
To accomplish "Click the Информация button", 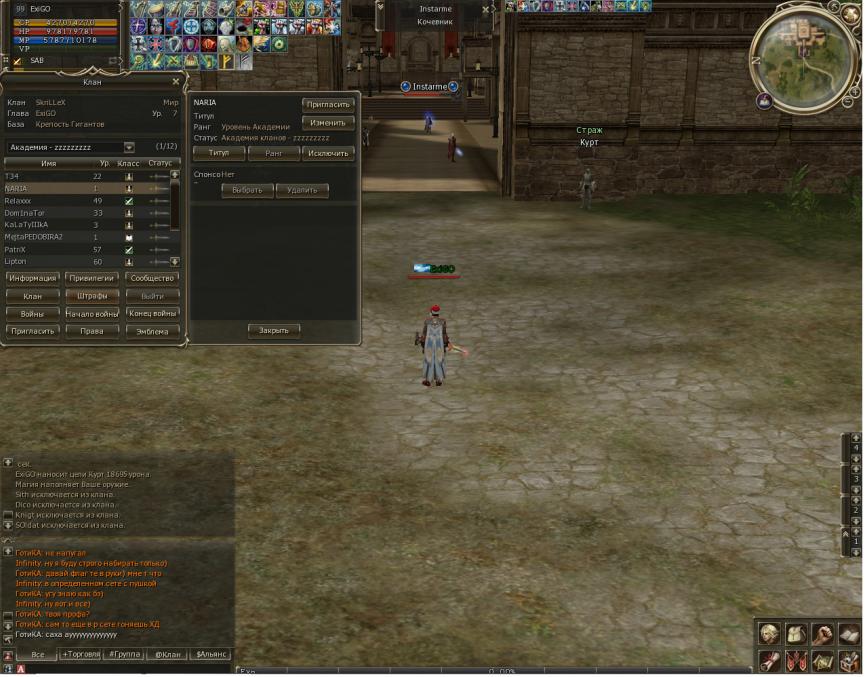I will 32,278.
